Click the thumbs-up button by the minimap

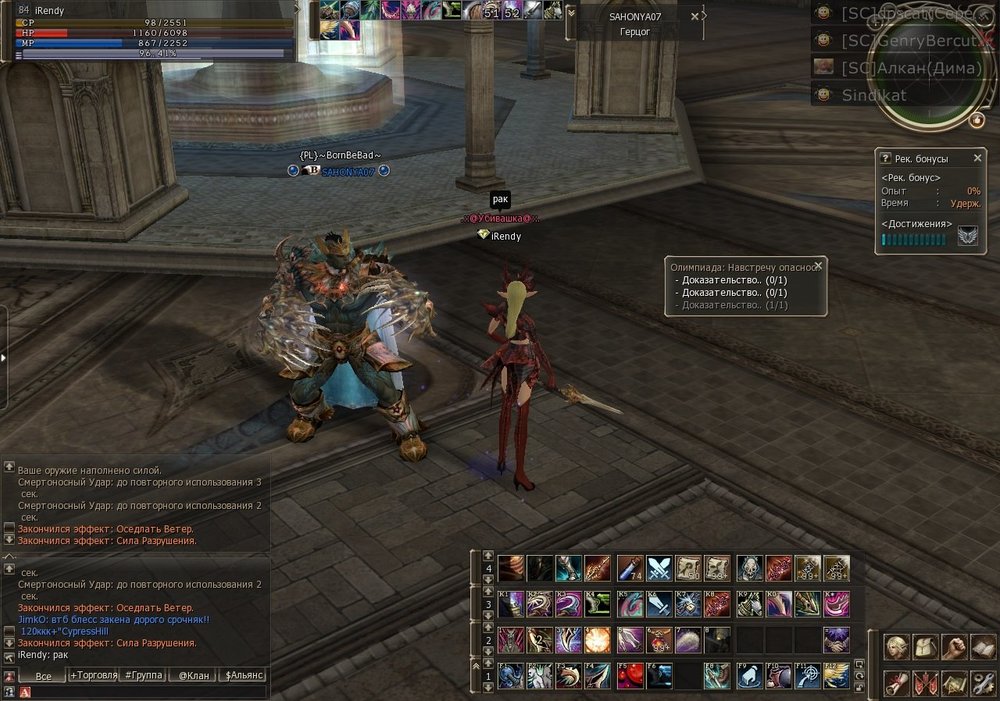tap(977, 121)
